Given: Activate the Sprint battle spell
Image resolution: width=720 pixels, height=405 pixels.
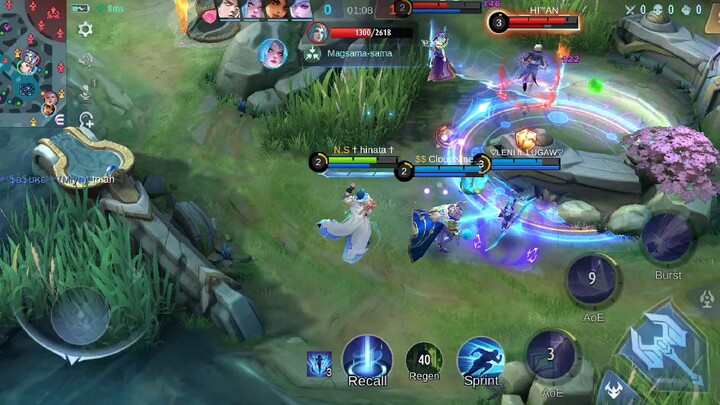Looking at the screenshot, I should [481, 360].
